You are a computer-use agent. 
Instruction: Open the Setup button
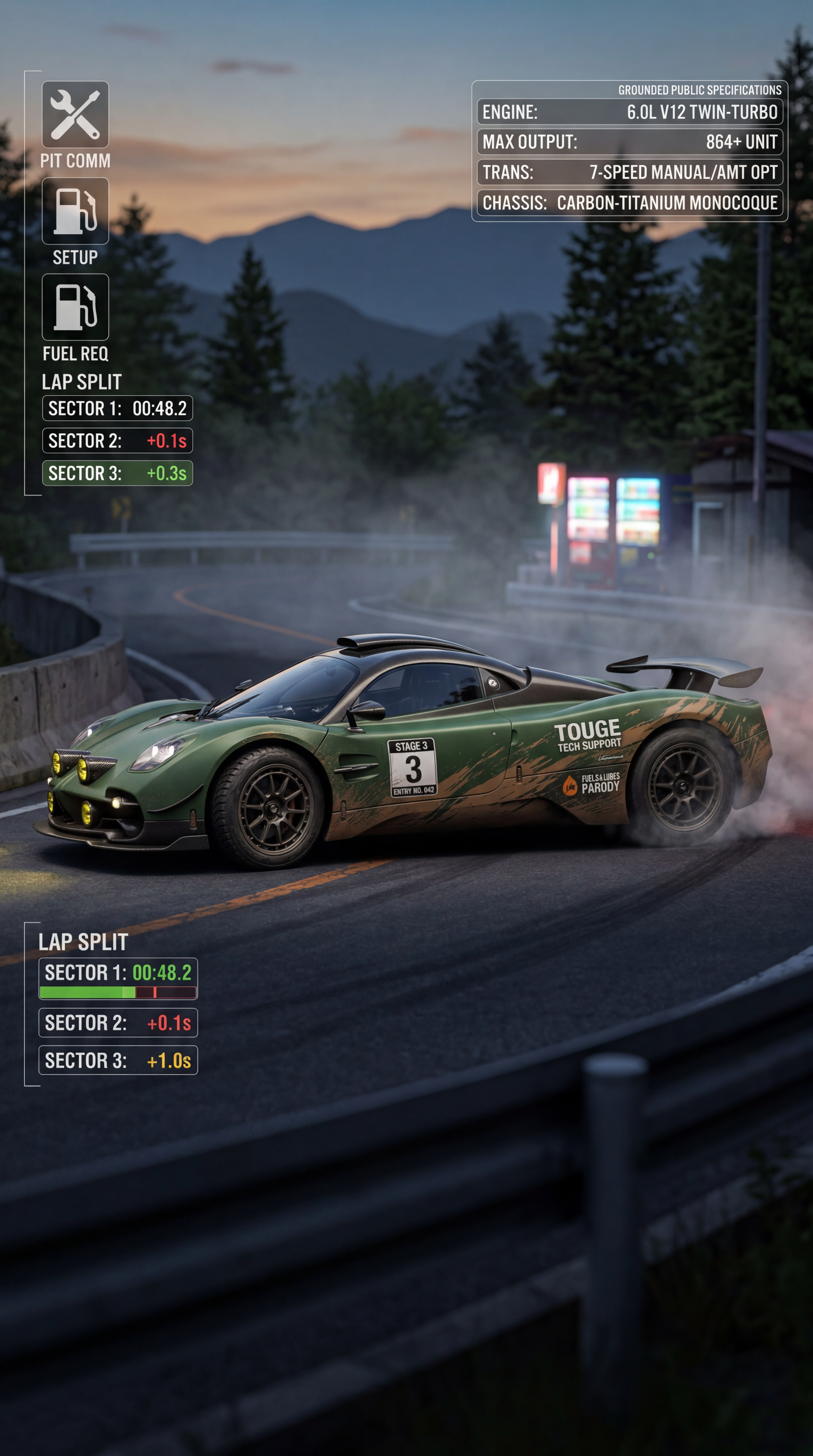click(75, 211)
